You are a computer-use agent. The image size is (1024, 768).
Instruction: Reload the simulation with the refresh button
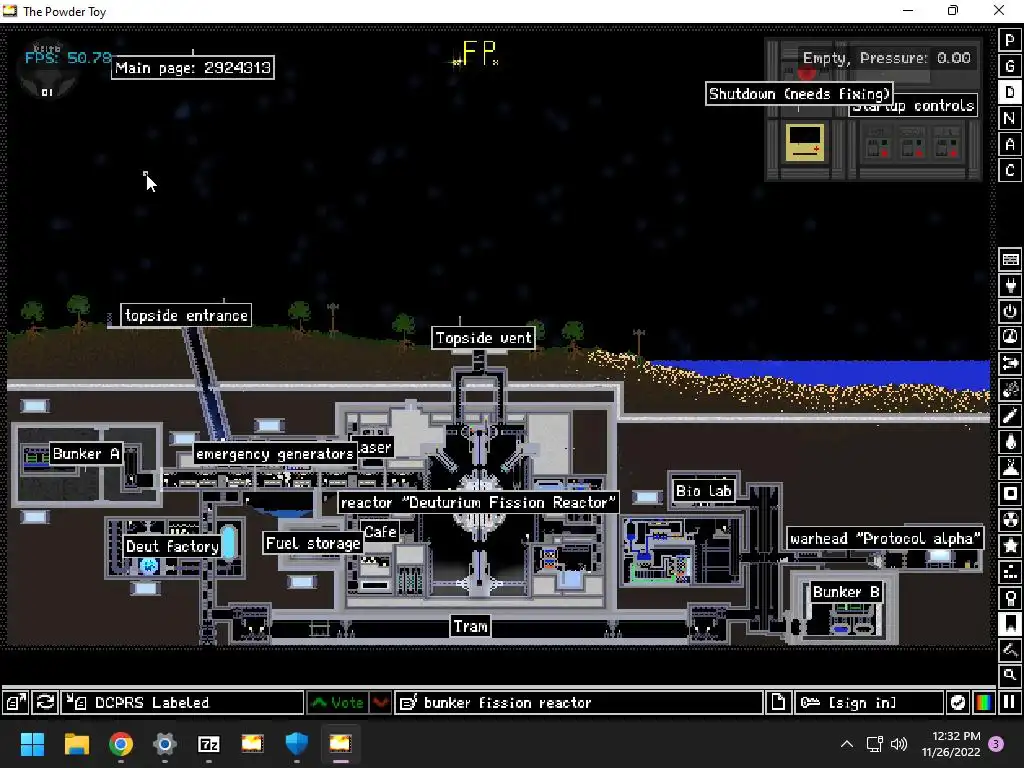45,703
